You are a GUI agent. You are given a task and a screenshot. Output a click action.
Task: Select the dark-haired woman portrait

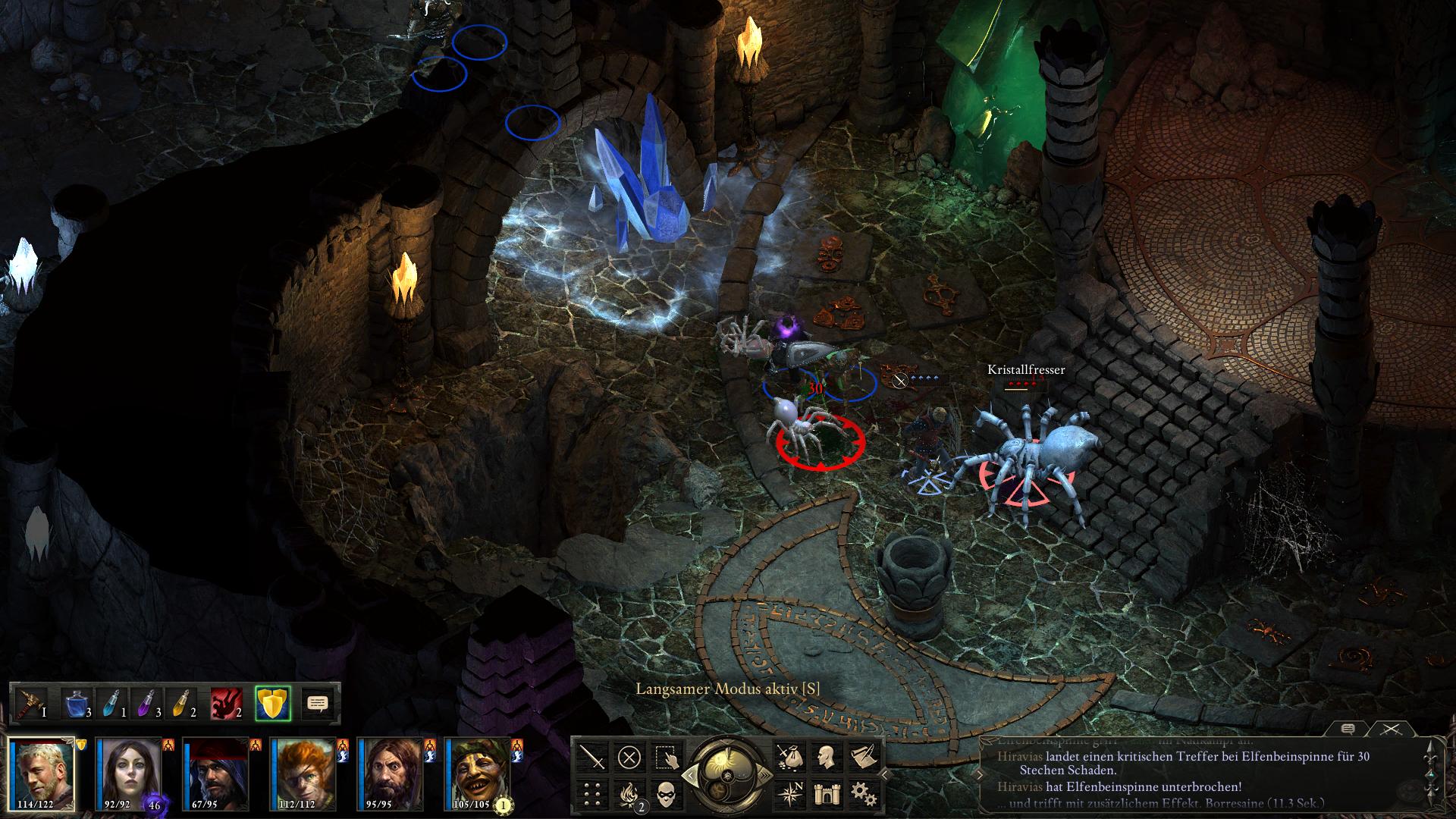(x=129, y=773)
